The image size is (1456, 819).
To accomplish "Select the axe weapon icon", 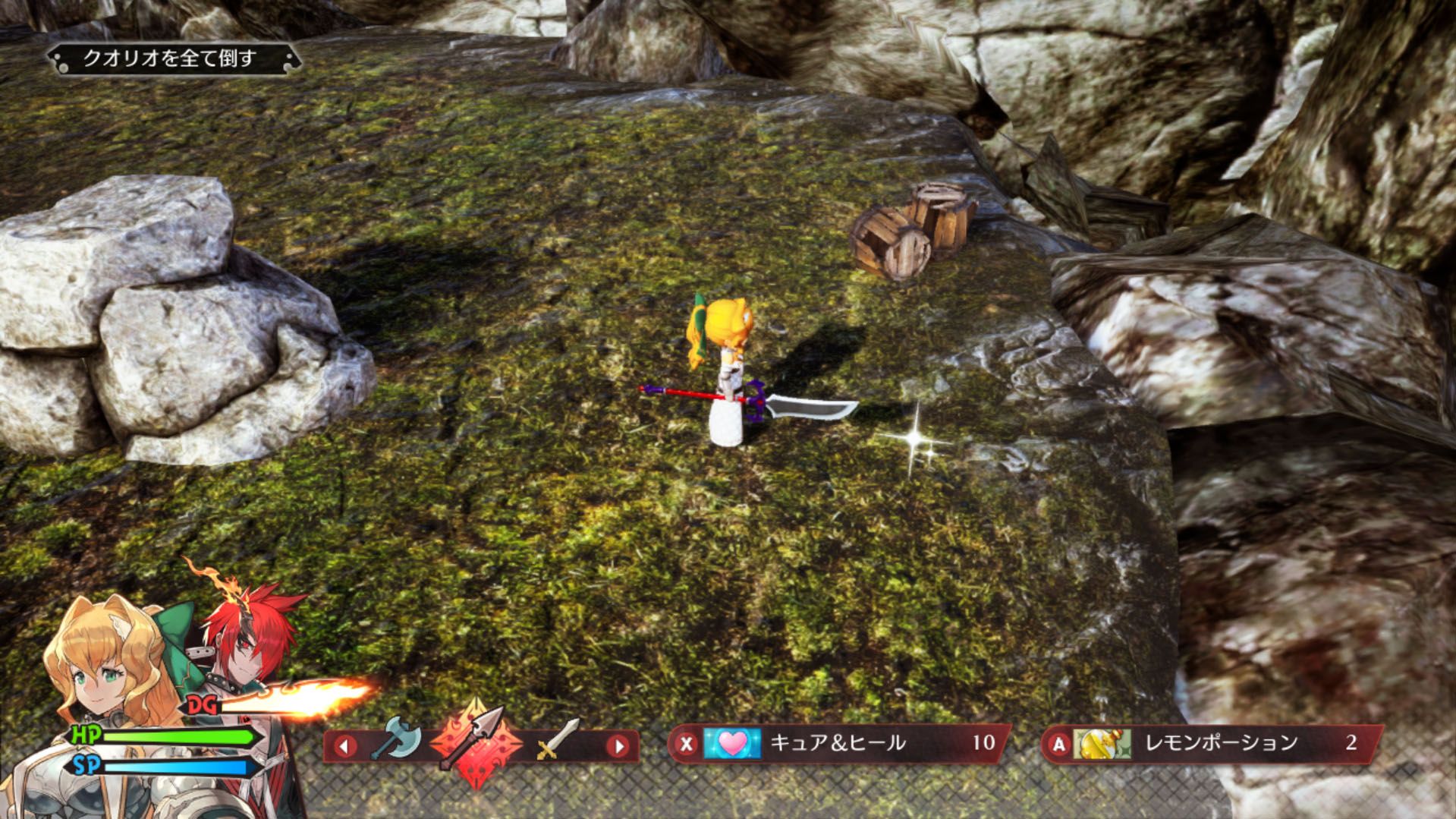I will click(398, 738).
